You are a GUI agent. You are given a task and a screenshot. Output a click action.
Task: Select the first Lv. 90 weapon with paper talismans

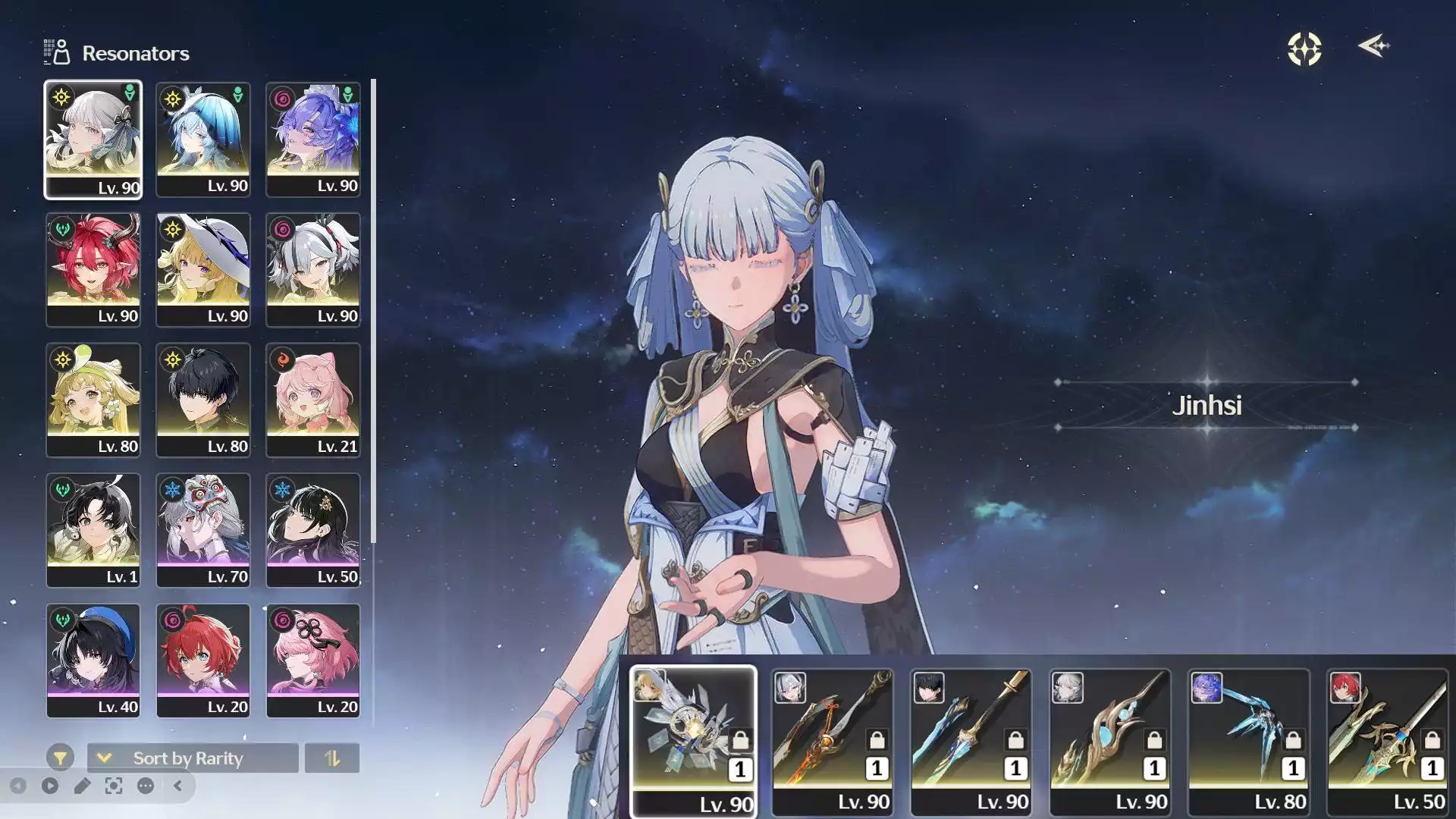pos(693,739)
